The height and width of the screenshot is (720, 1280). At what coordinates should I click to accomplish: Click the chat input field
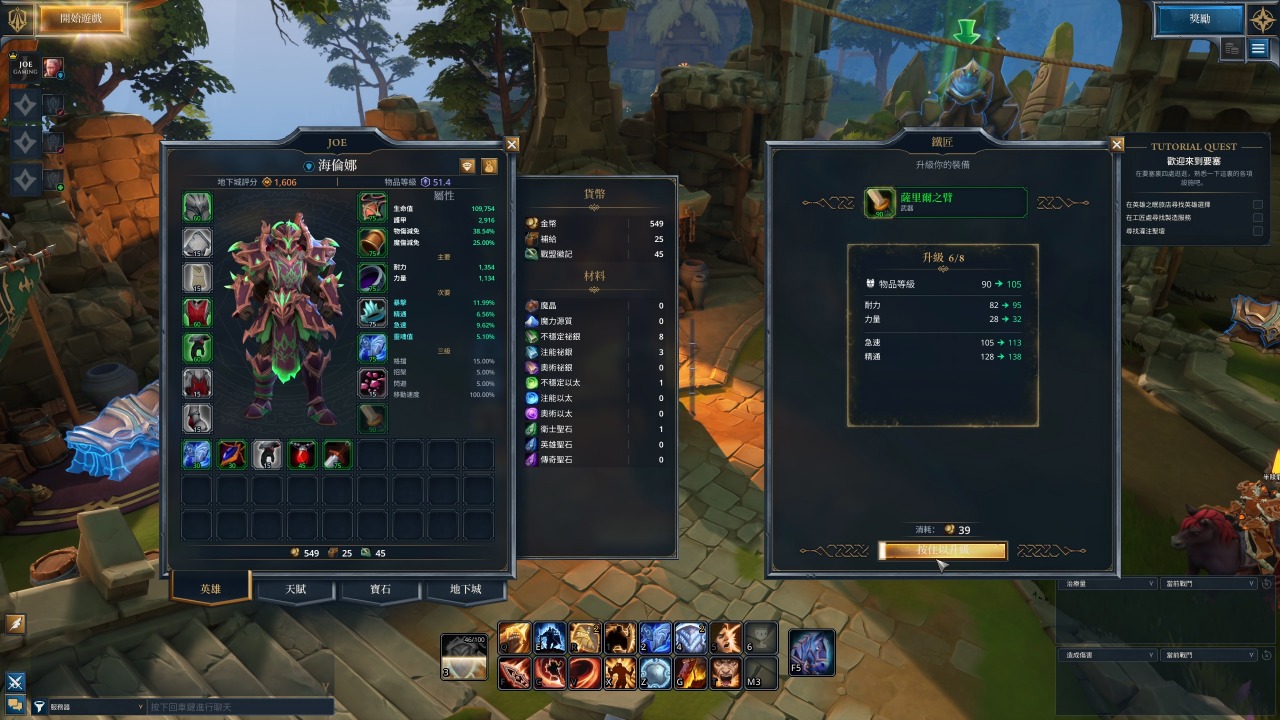pos(240,707)
